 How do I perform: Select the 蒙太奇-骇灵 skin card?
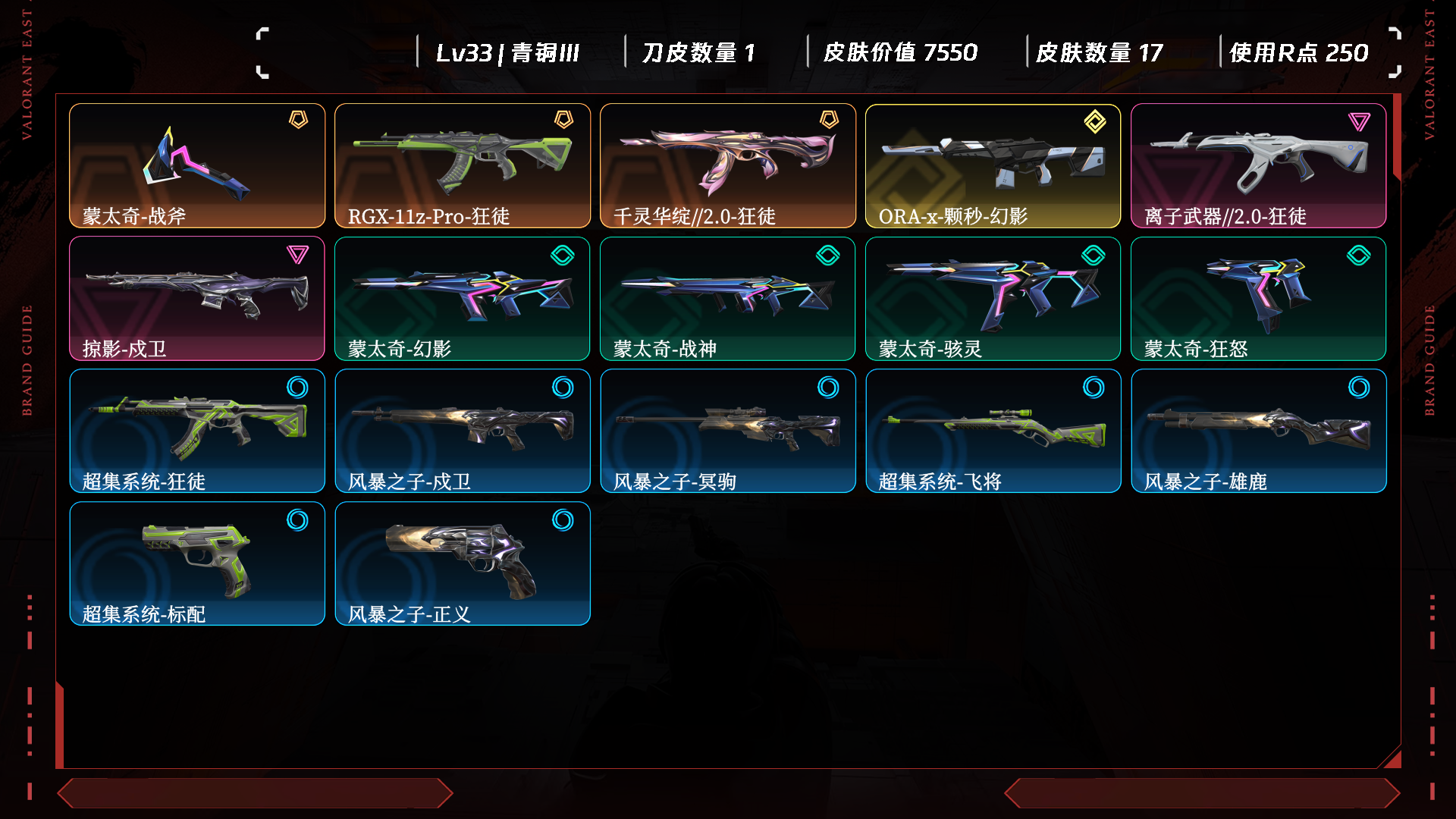(993, 298)
